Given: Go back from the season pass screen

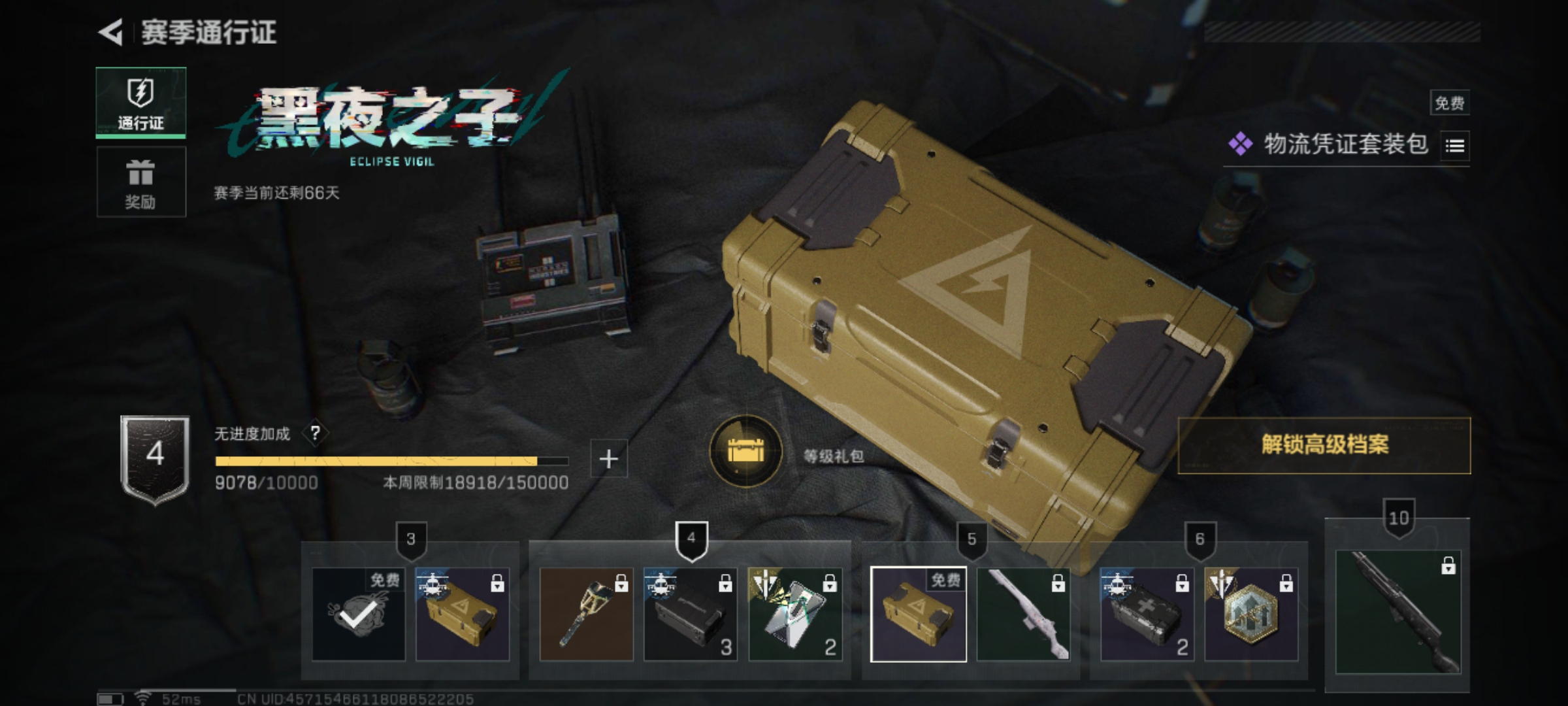Looking at the screenshot, I should 111,33.
